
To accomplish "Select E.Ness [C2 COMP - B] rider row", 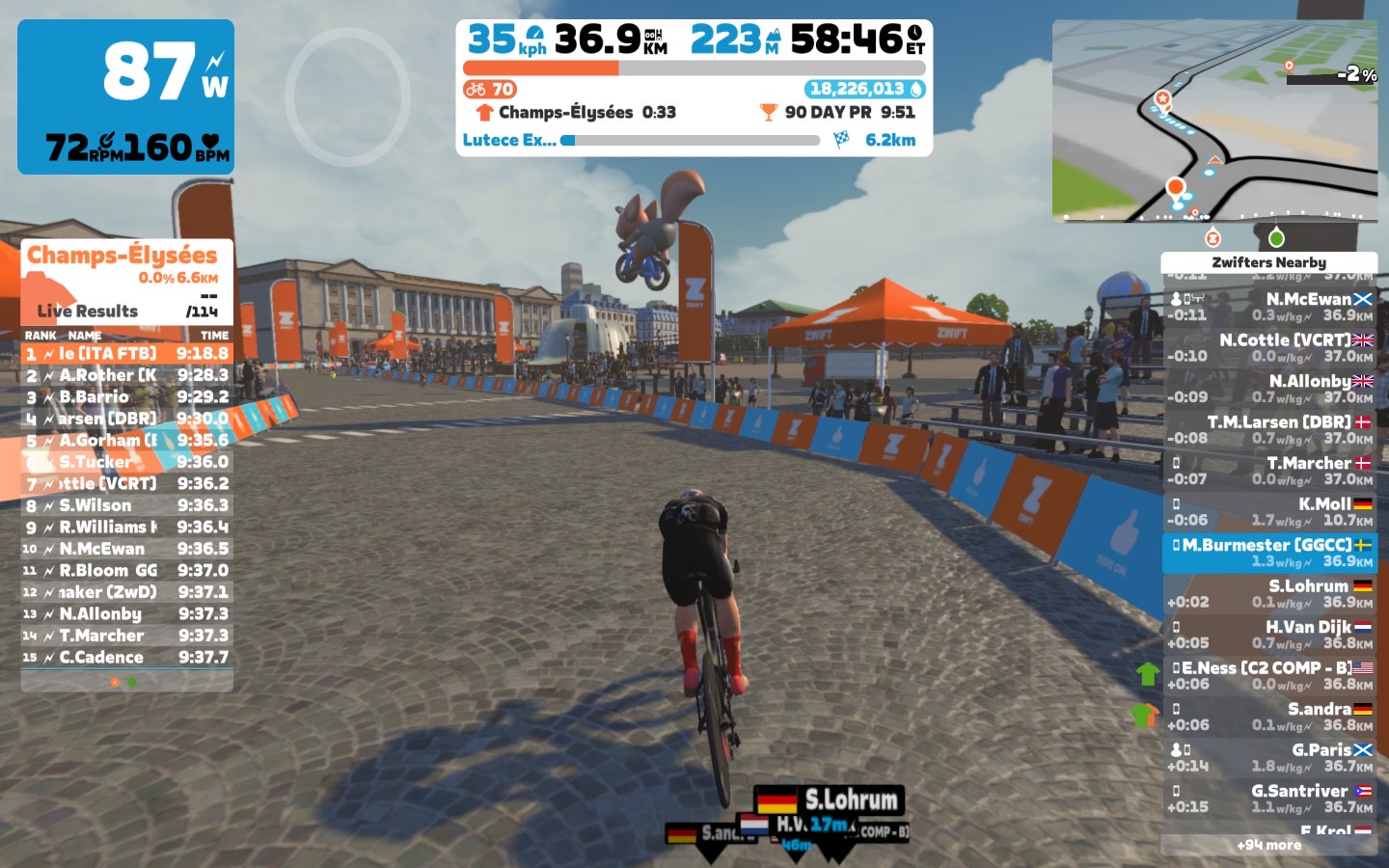I will click(1269, 675).
